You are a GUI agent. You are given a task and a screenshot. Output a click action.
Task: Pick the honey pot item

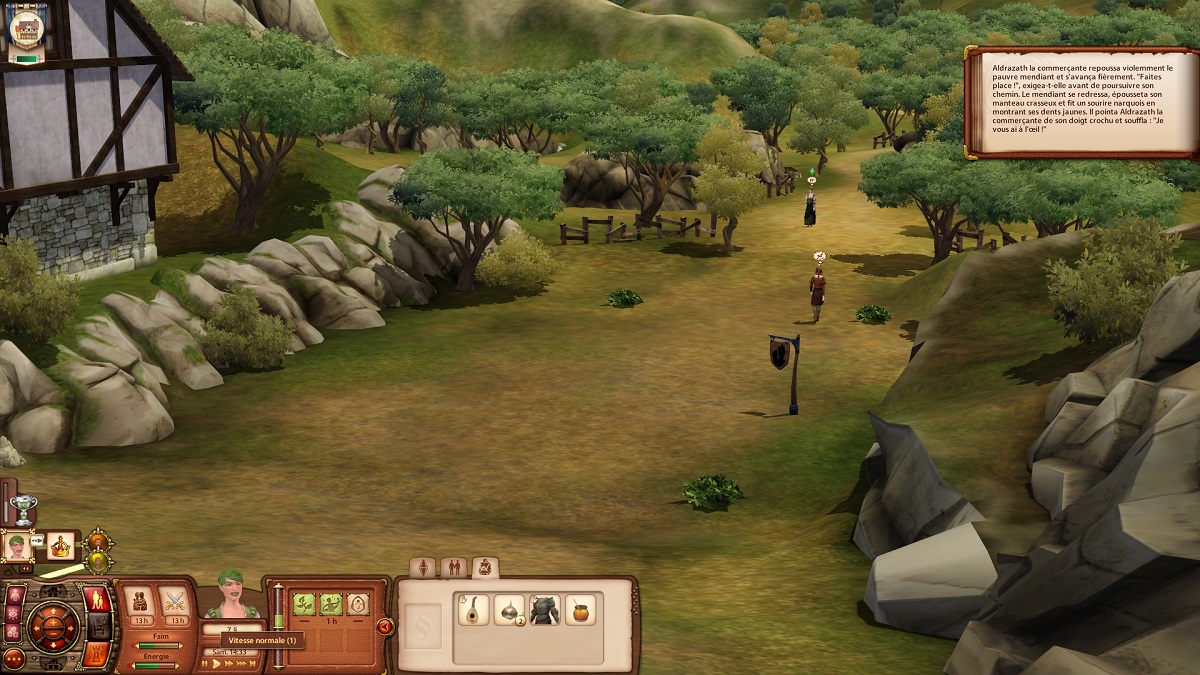coord(580,609)
